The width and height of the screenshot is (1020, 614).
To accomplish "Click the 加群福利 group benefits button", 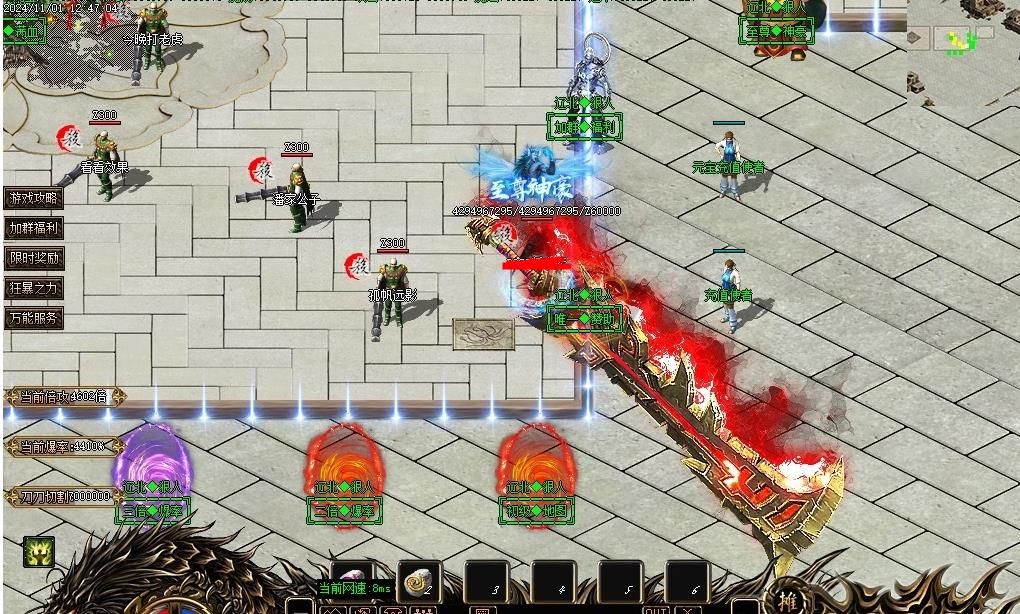I will click(x=34, y=228).
